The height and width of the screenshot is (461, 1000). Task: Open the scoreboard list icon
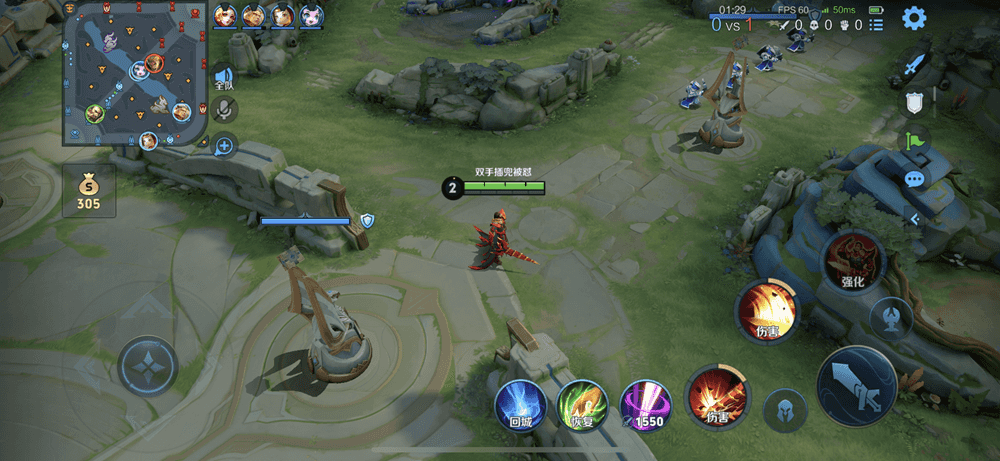pyautogui.click(x=876, y=24)
